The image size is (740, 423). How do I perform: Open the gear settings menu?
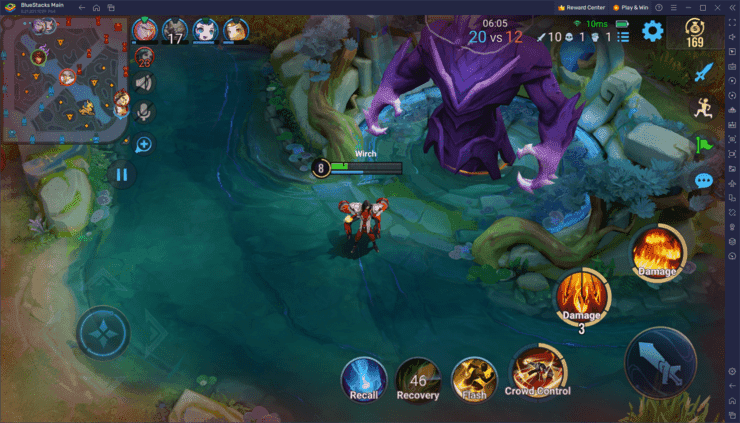pyautogui.click(x=653, y=31)
